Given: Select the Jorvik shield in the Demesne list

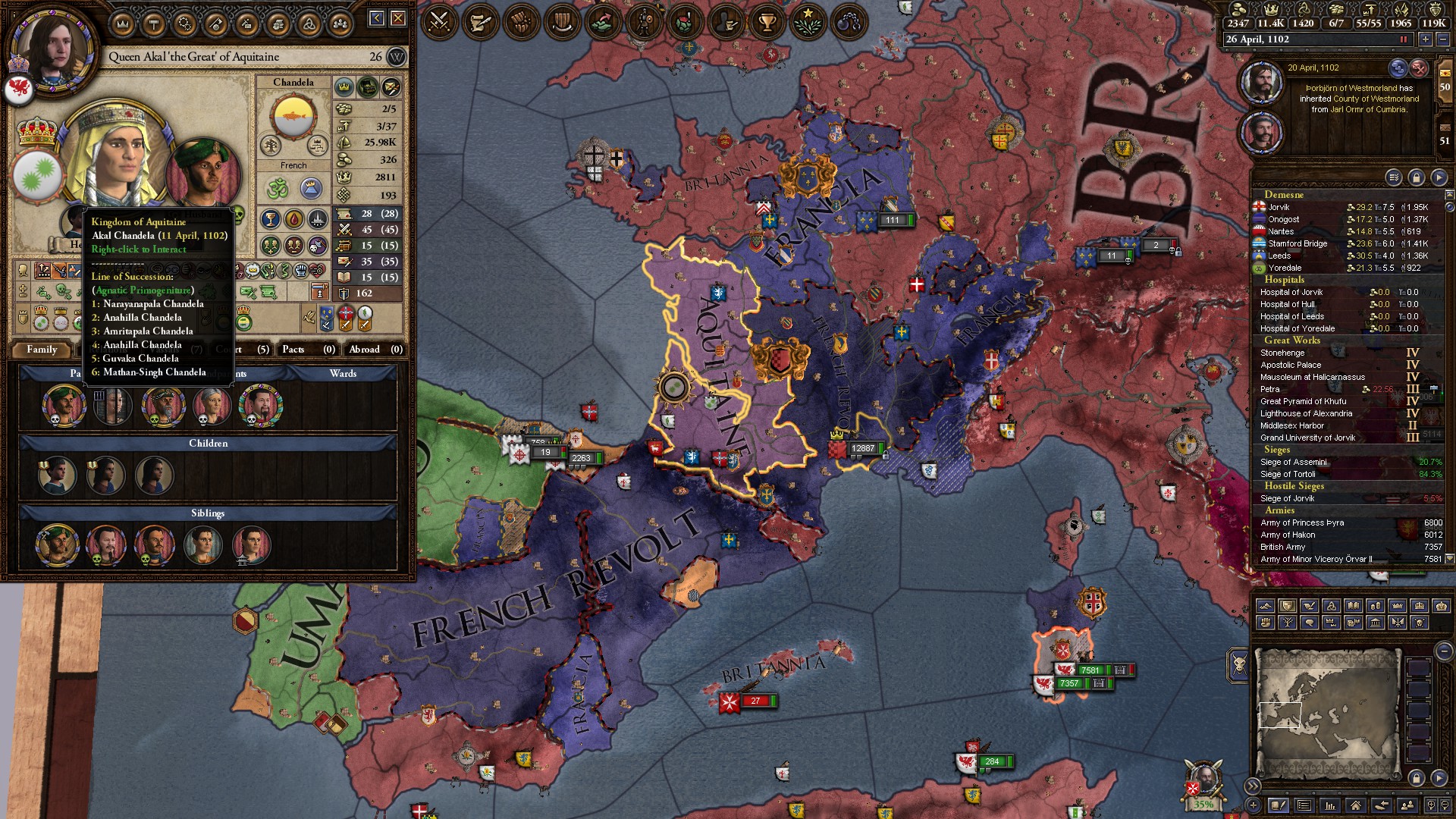Looking at the screenshot, I should coord(1258,206).
